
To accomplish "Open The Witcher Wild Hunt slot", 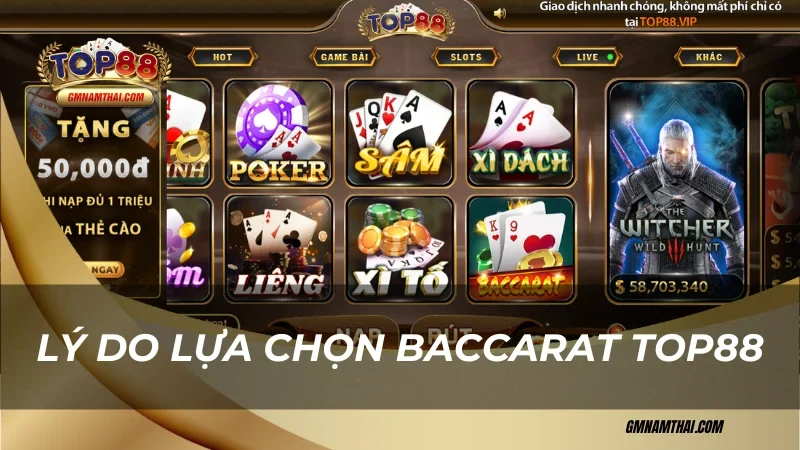I will [677, 190].
